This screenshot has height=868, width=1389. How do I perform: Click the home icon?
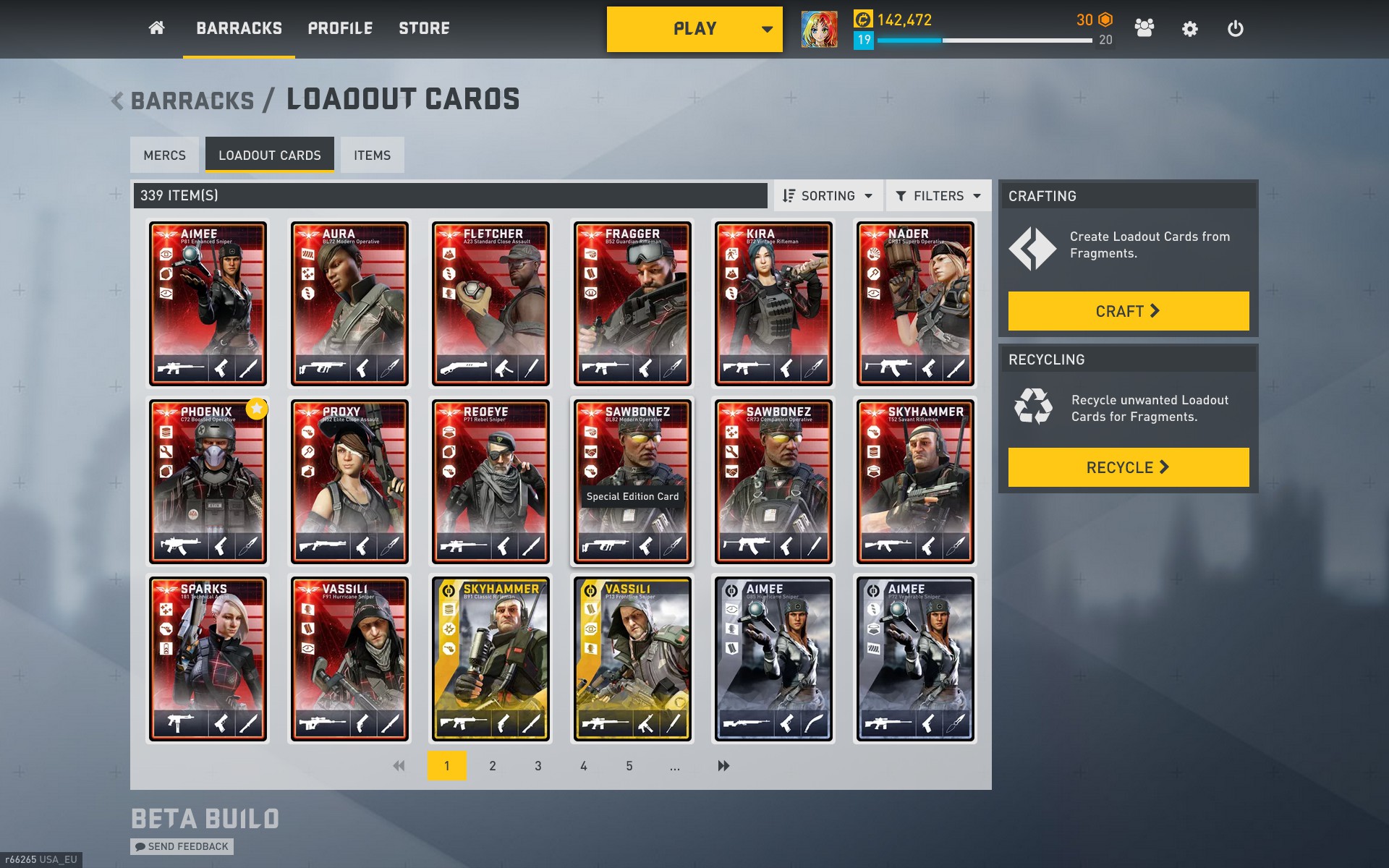point(156,28)
